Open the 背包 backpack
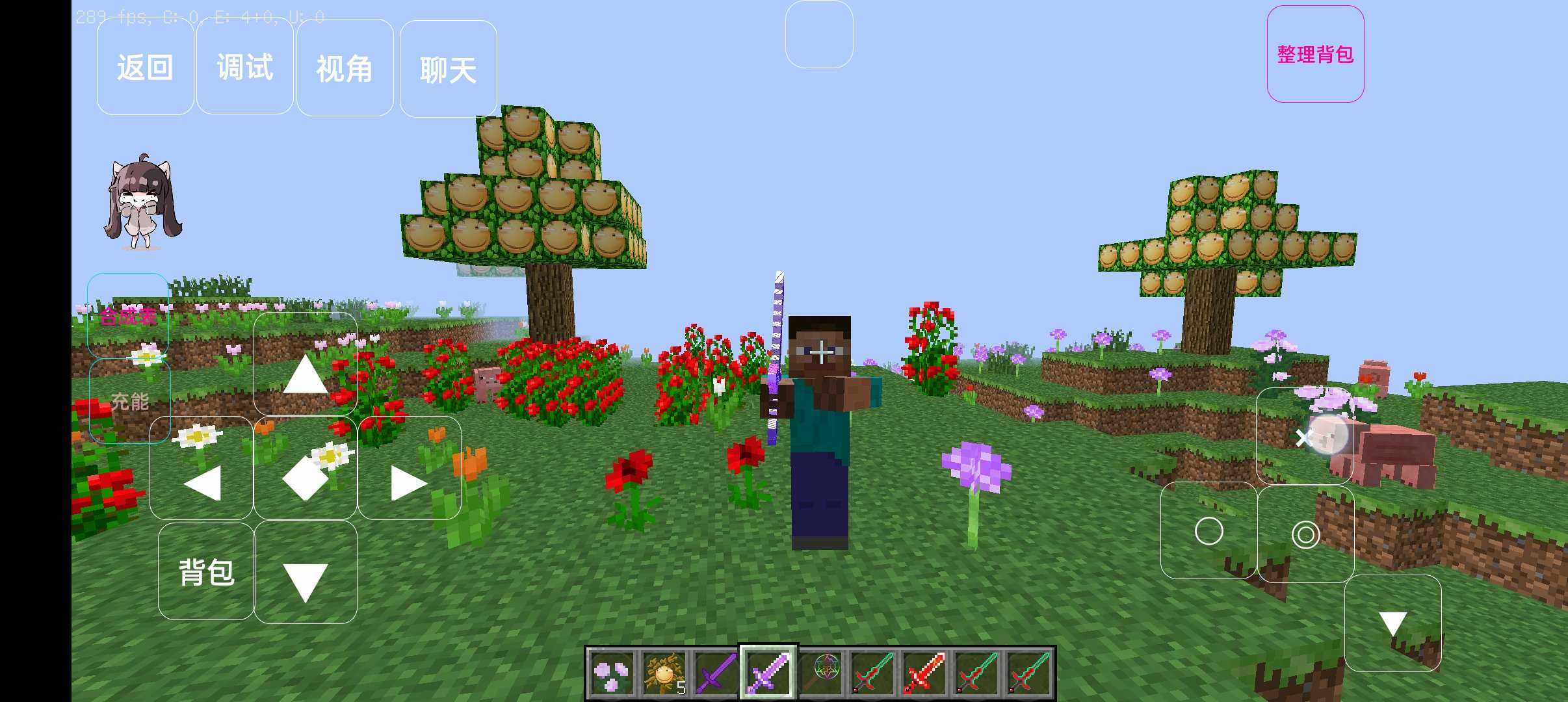The height and width of the screenshot is (702, 1568). point(206,572)
